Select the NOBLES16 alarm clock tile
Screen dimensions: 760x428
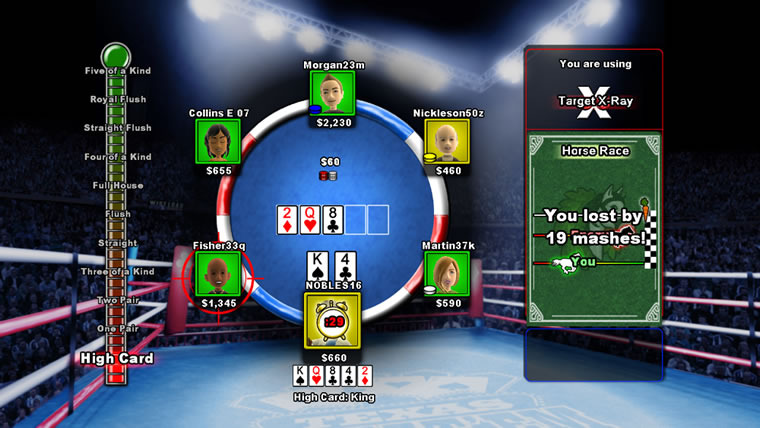click(x=333, y=320)
